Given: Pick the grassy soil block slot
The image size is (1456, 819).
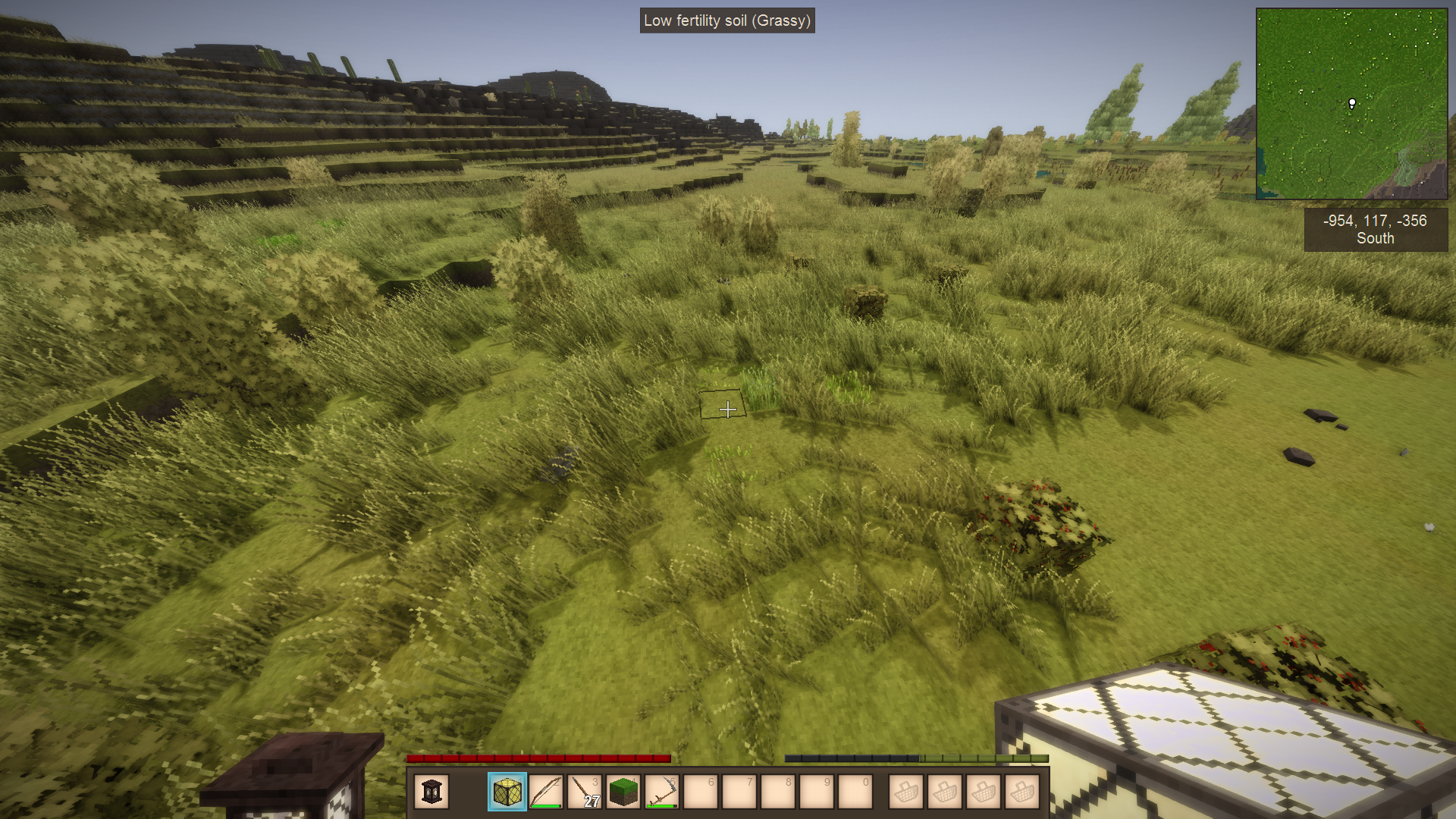Looking at the screenshot, I should pos(623,792).
